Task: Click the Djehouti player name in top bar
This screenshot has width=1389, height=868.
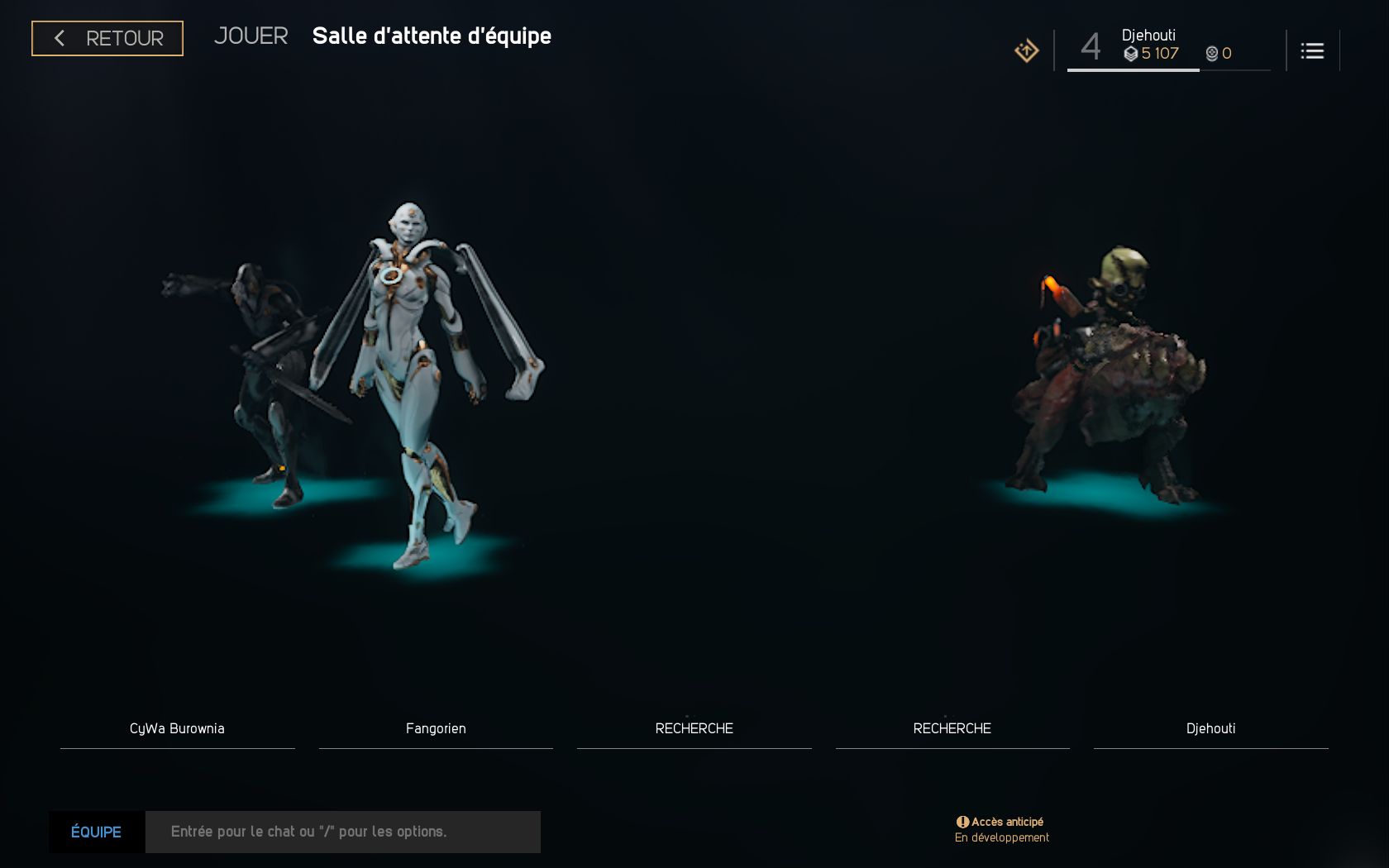Action: [x=1150, y=36]
